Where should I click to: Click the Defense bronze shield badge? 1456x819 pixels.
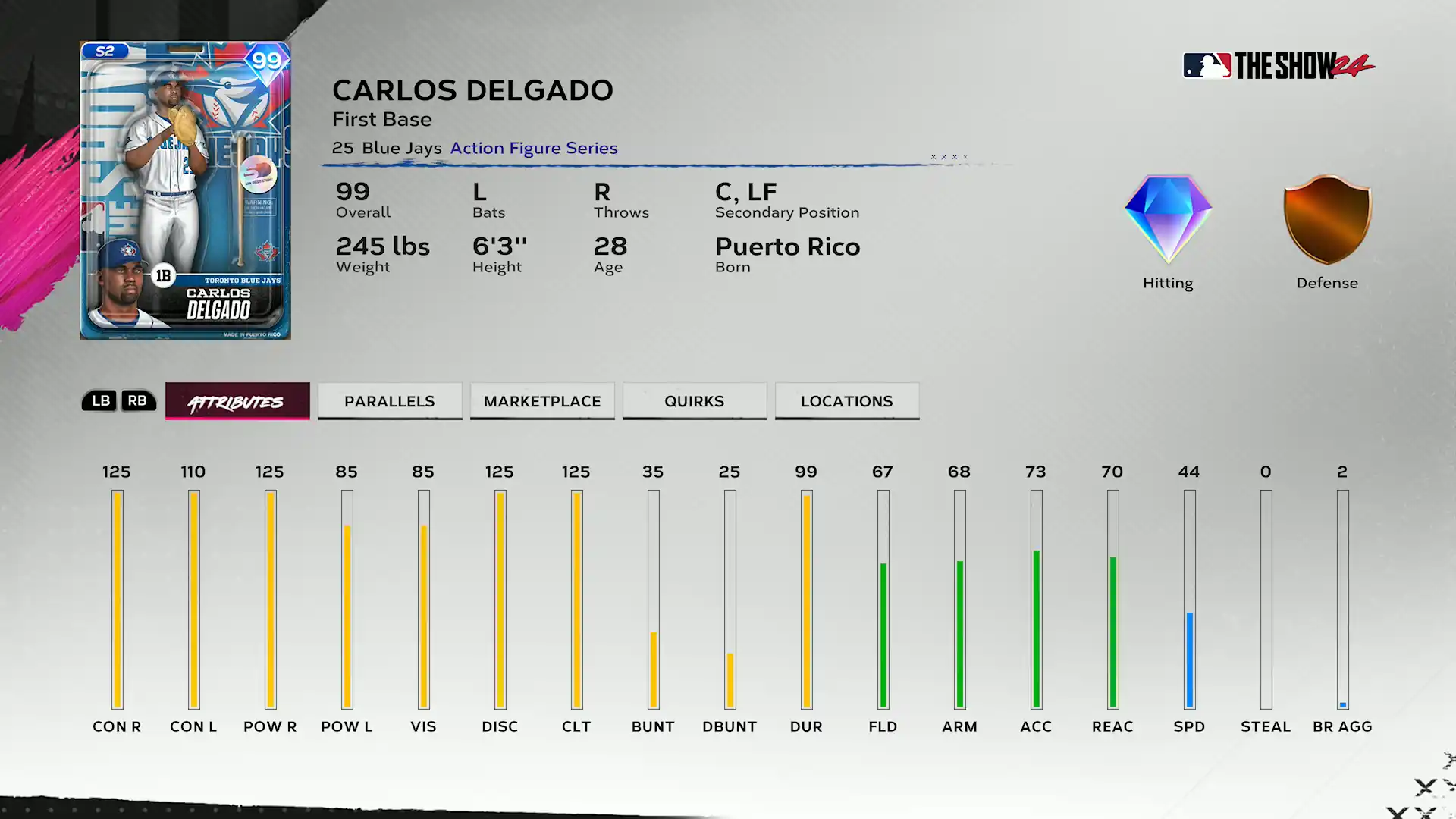click(1327, 220)
